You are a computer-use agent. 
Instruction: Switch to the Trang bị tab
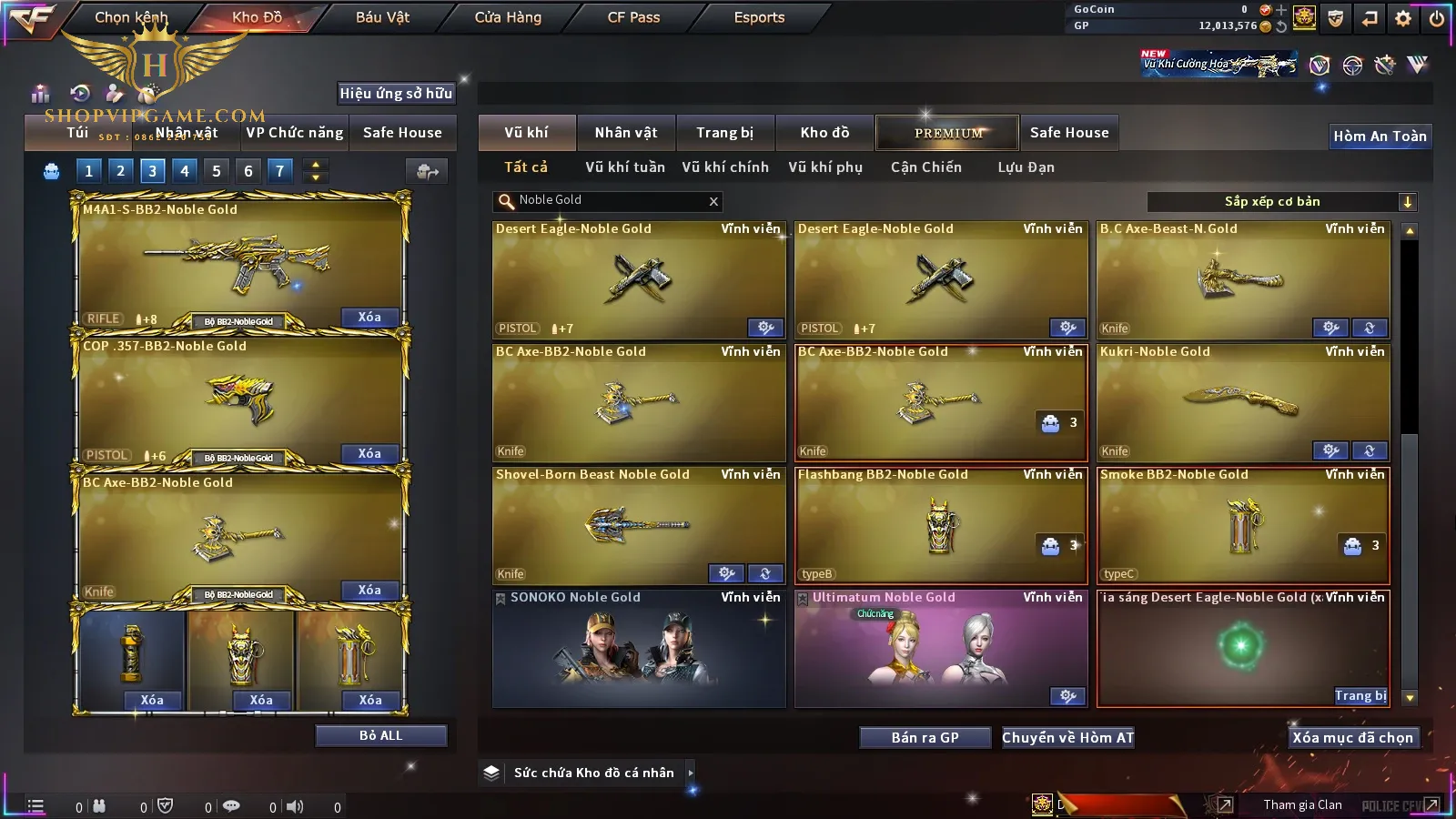724,133
